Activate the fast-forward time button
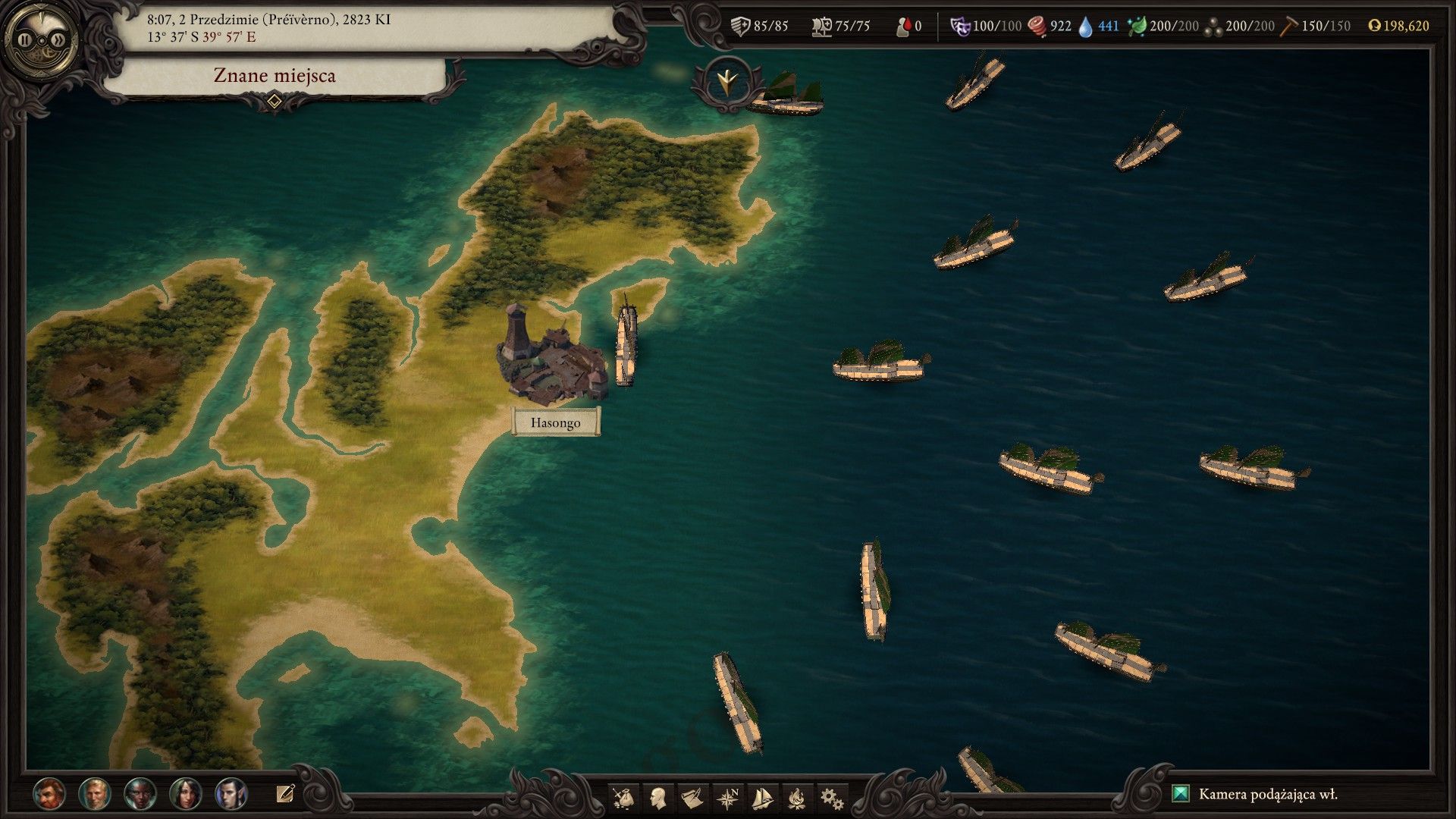This screenshot has width=1456, height=819. coord(58,39)
